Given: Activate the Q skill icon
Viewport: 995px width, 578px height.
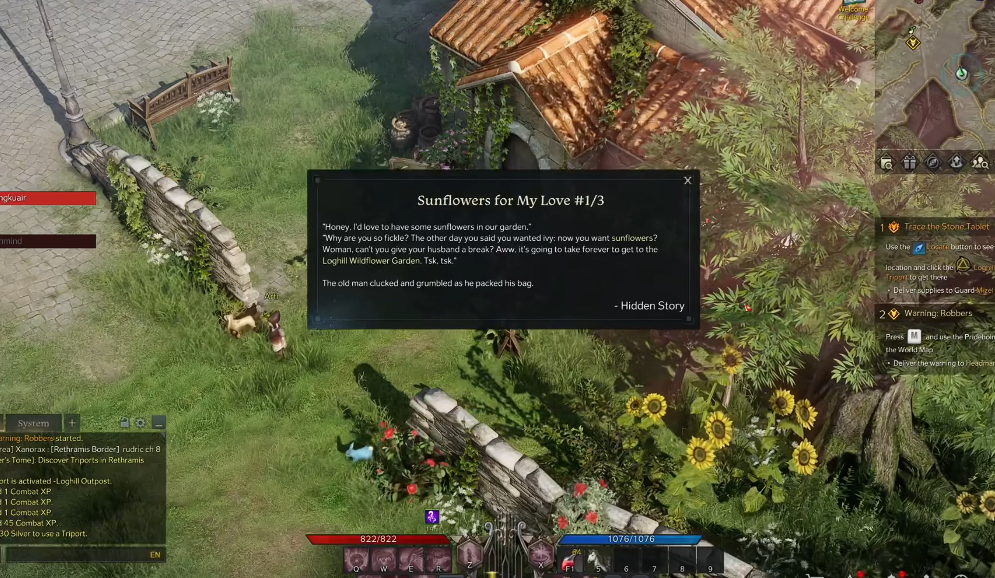Looking at the screenshot, I should 357,560.
